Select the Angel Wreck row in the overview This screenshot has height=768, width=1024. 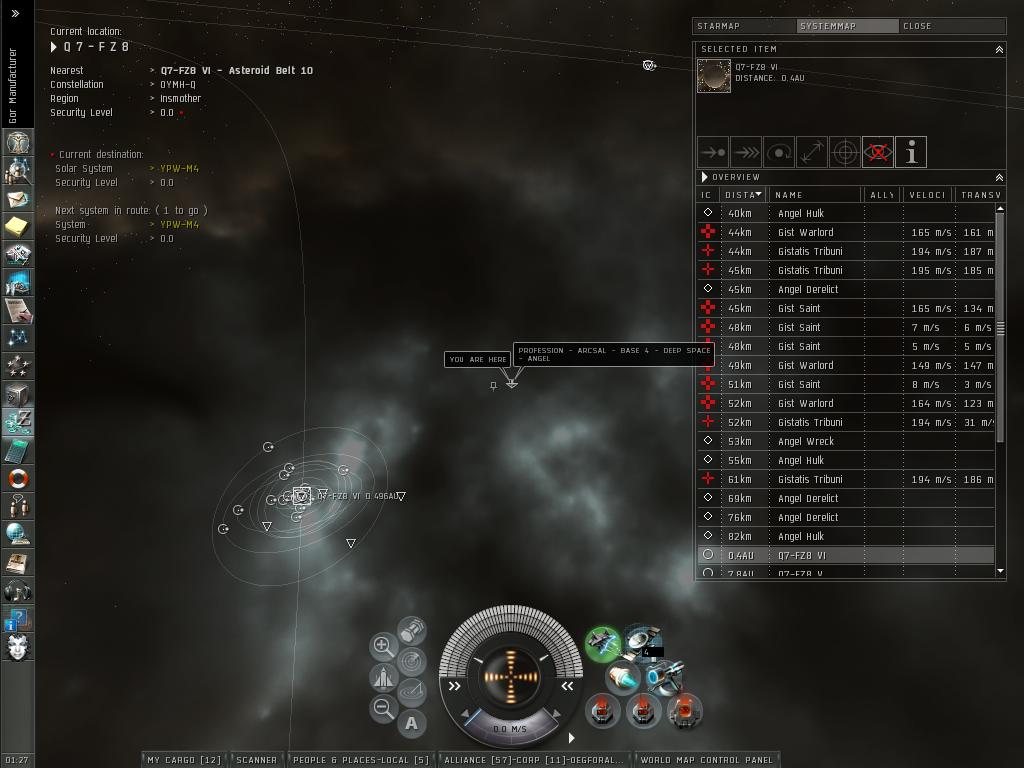(805, 441)
